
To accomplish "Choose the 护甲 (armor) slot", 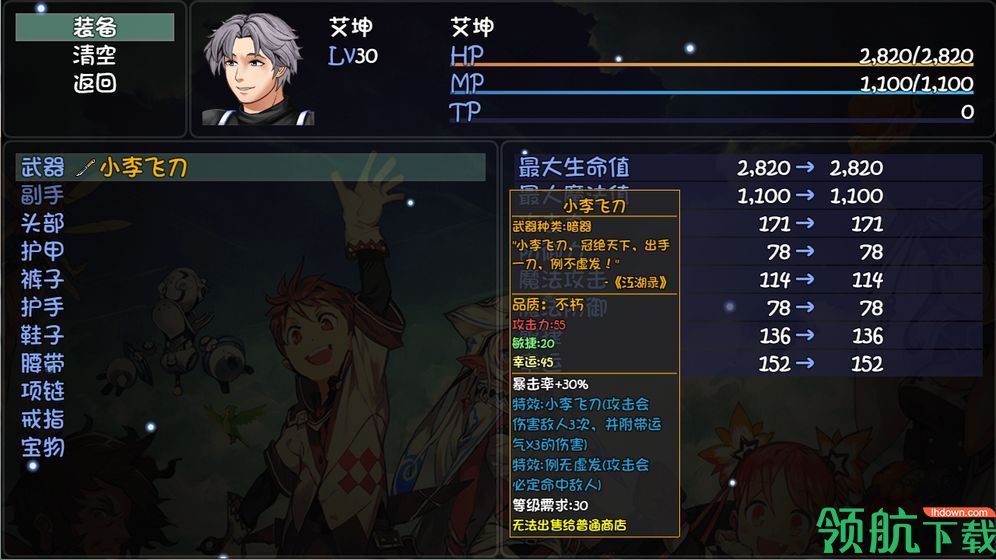I will coord(43,251).
